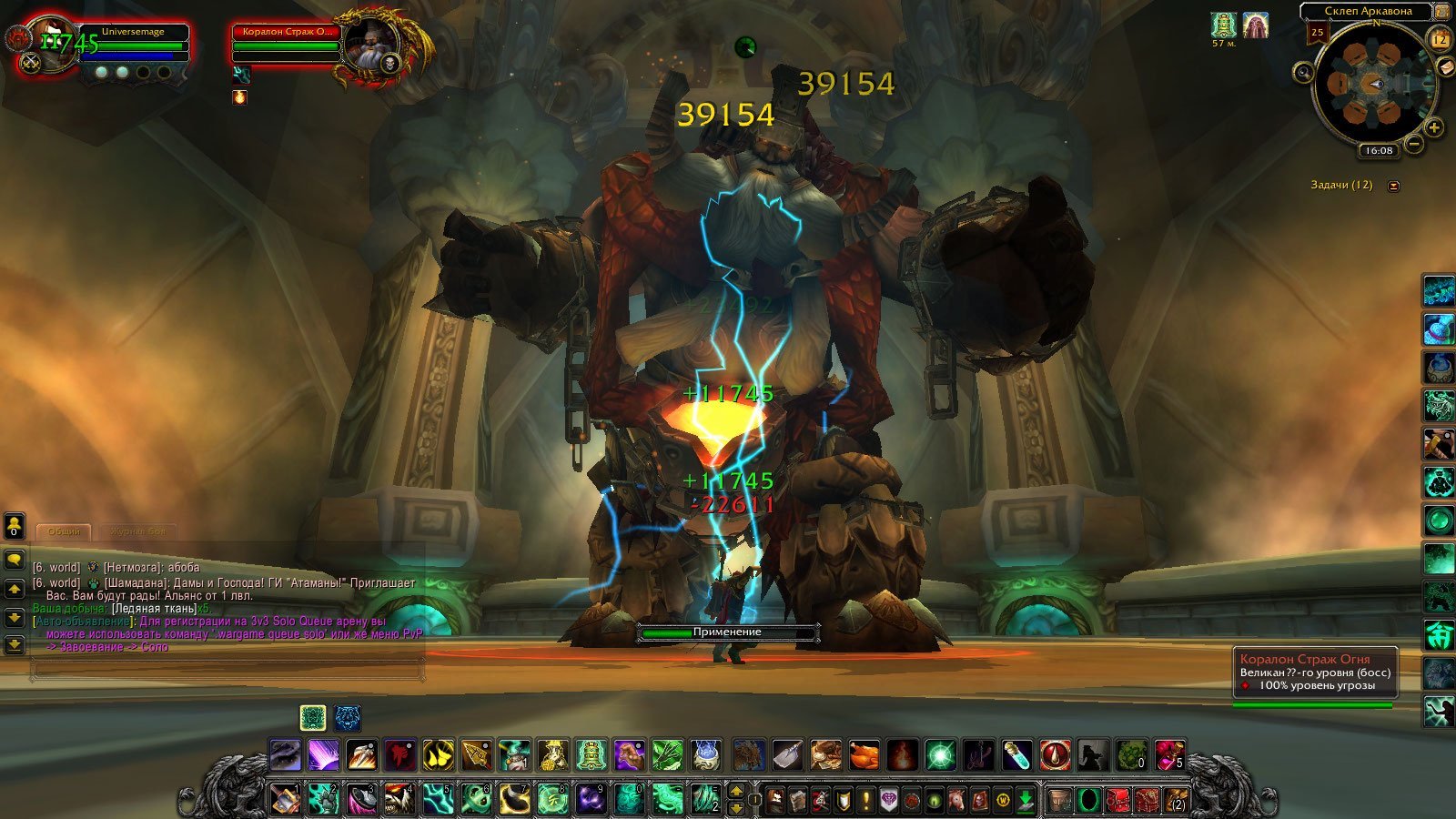
Task: Zoom in the minimap with the plus button
Action: click(1433, 127)
